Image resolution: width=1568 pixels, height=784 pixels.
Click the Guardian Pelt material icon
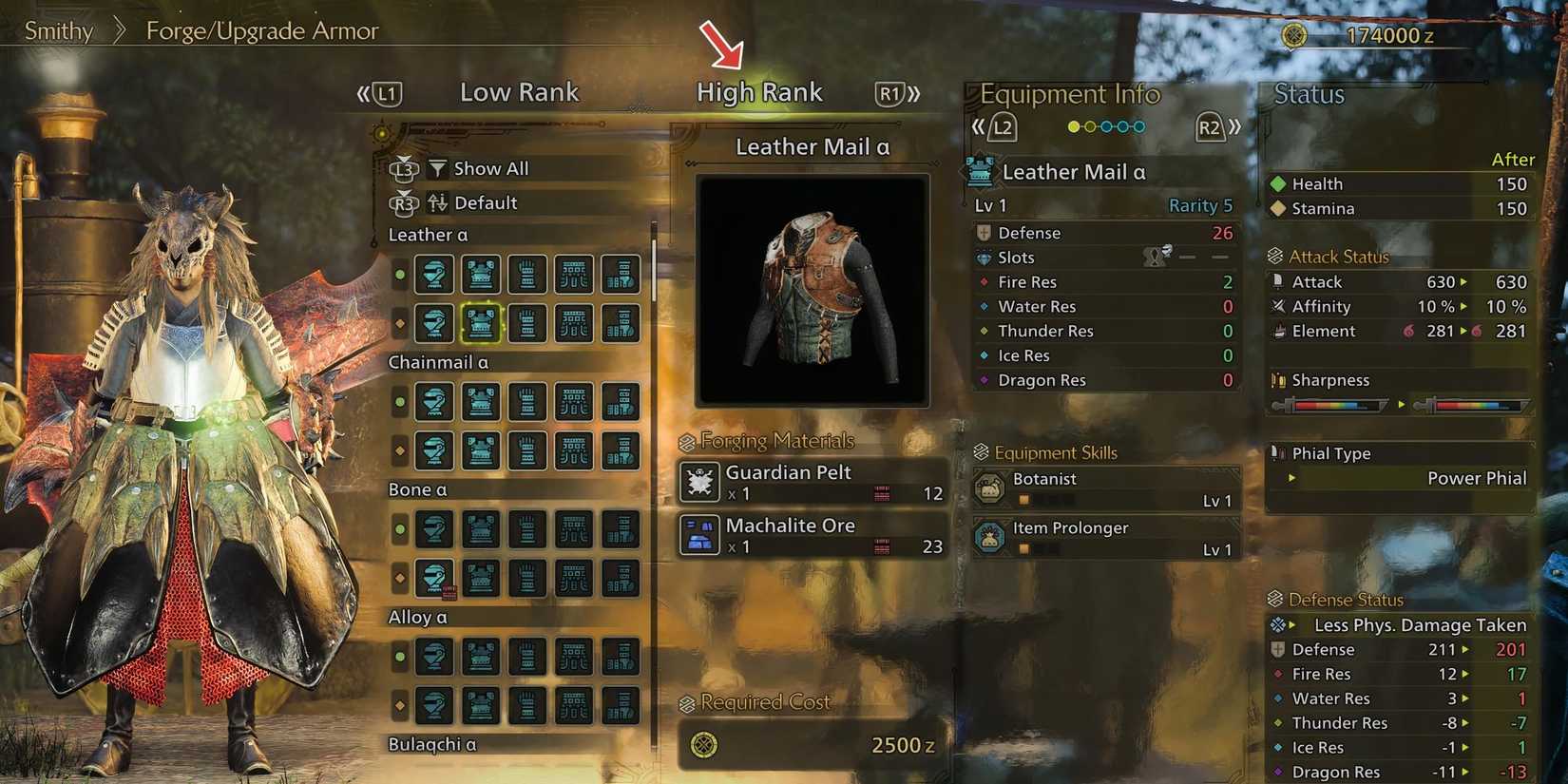point(698,483)
